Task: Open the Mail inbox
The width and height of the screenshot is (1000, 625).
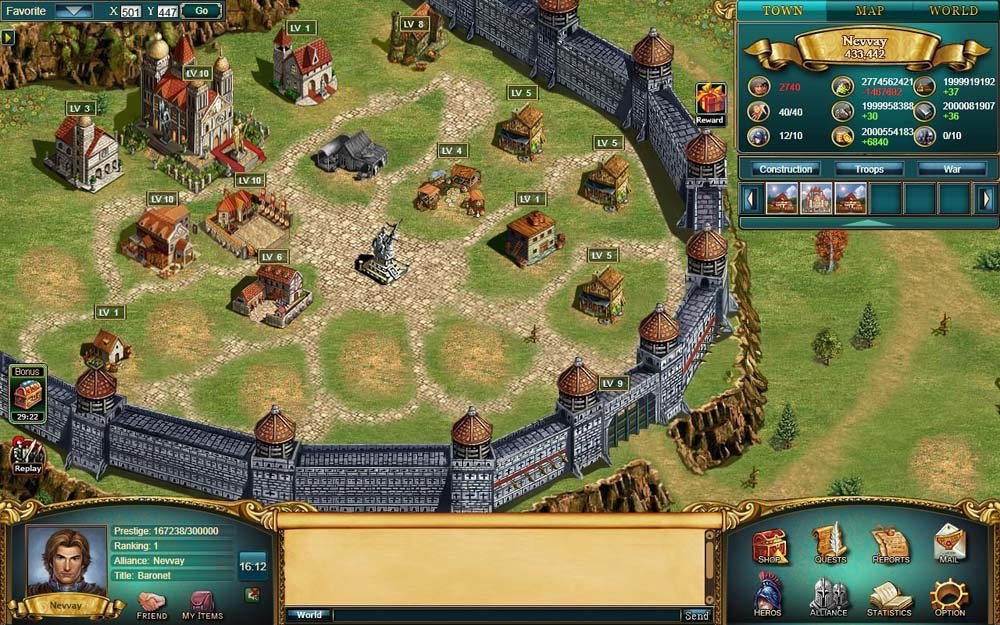Action: point(949,546)
